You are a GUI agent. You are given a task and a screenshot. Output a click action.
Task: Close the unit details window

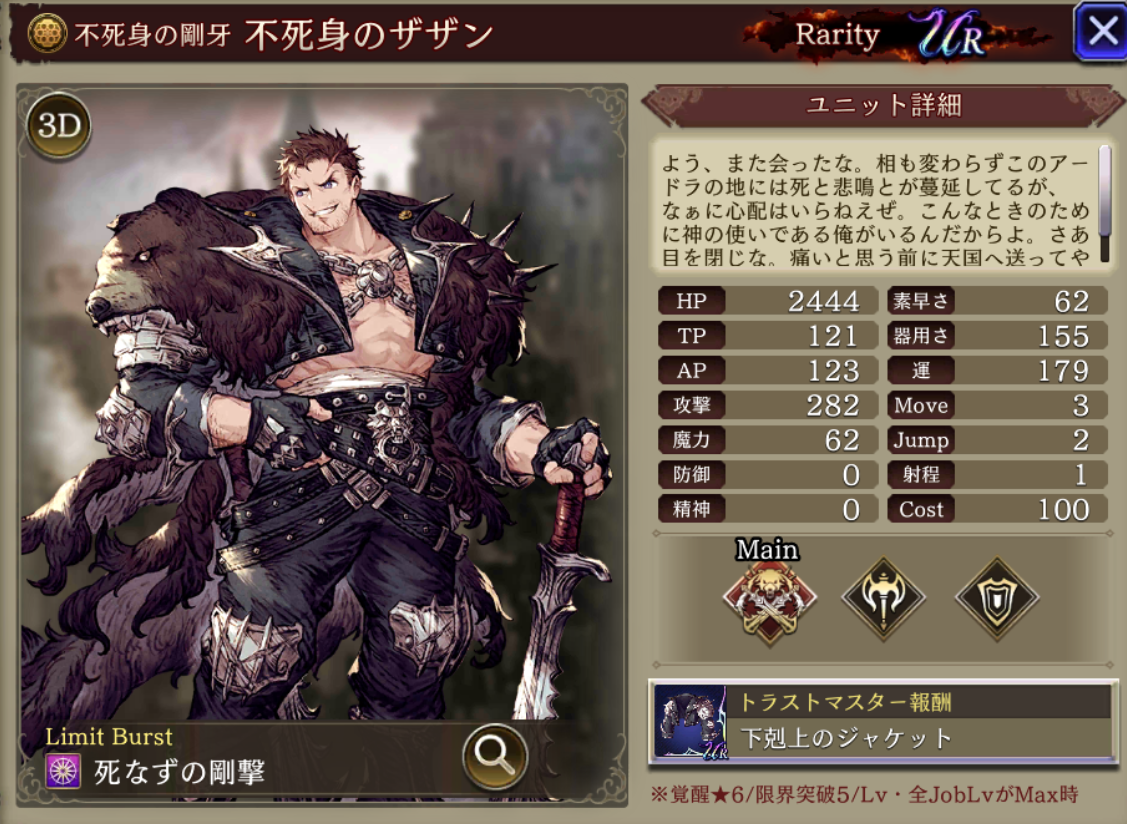pyautogui.click(x=1100, y=32)
